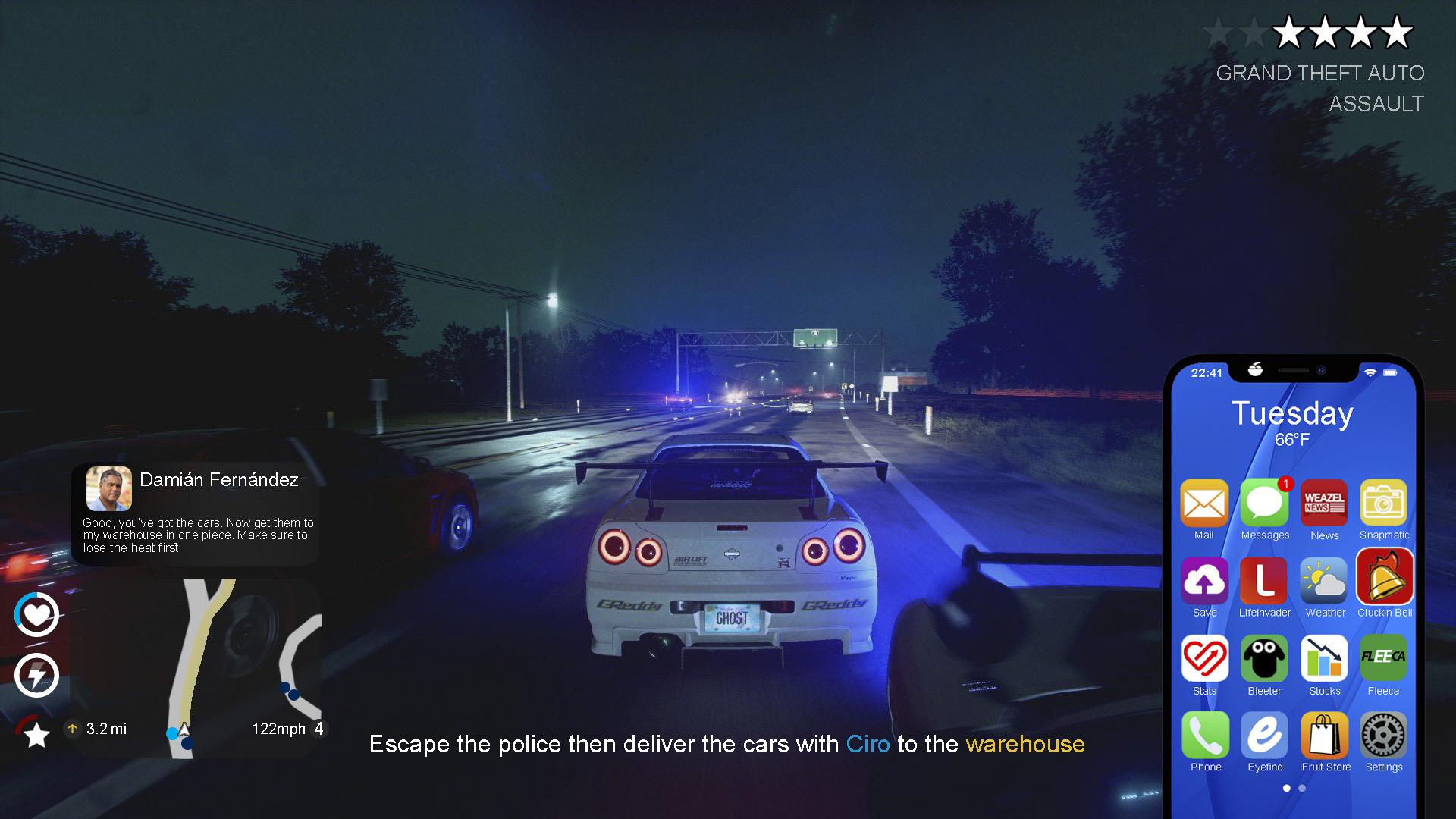Tap the wanted level star icon
This screenshot has height=819, width=1456.
tap(34, 734)
